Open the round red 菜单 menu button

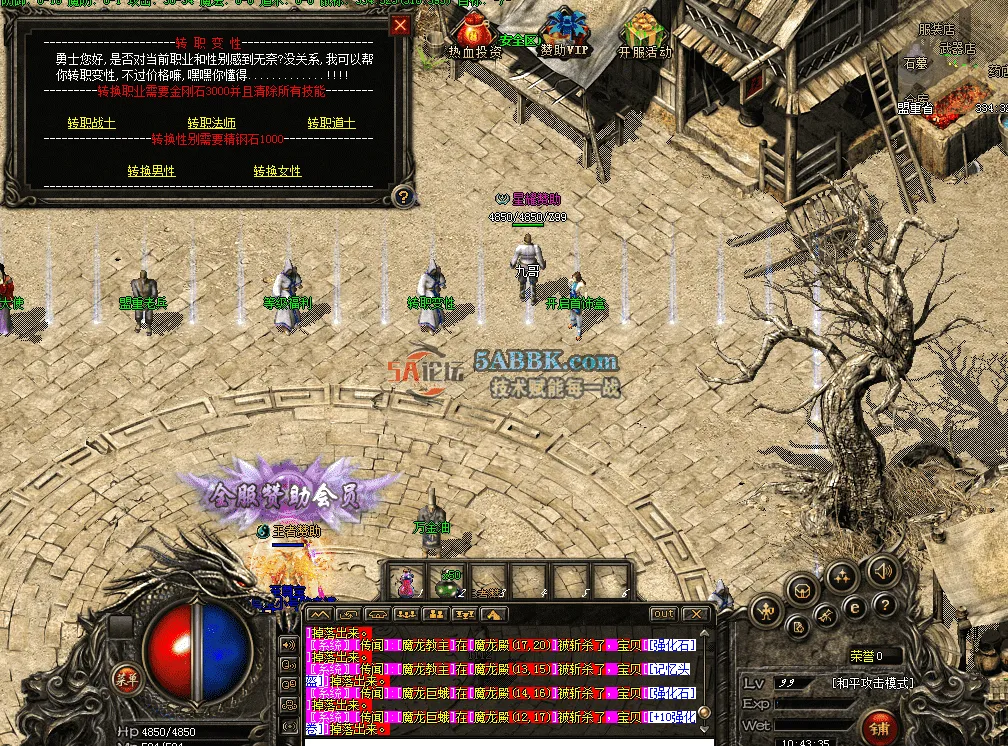[x=125, y=676]
